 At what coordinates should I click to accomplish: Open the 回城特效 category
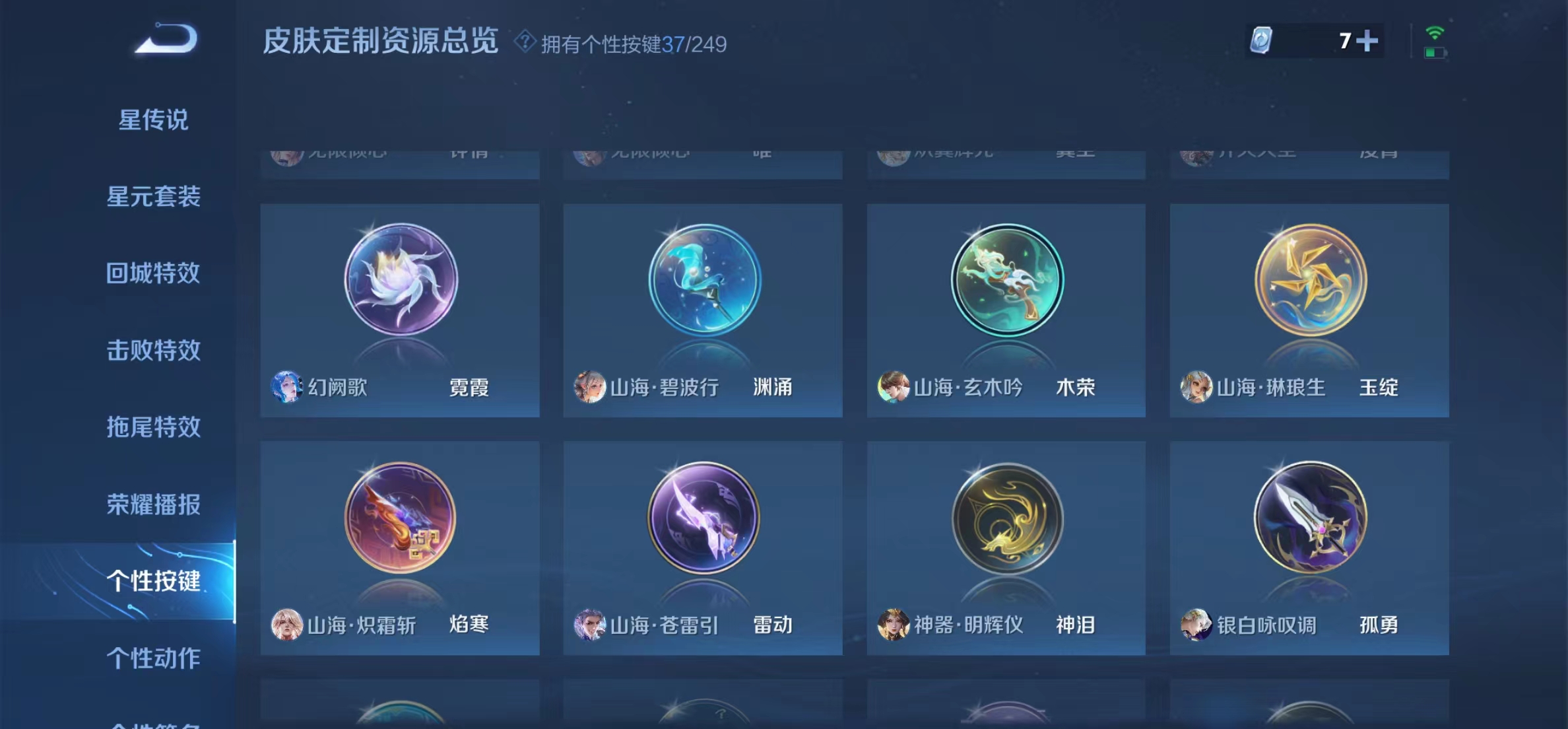pos(153,275)
